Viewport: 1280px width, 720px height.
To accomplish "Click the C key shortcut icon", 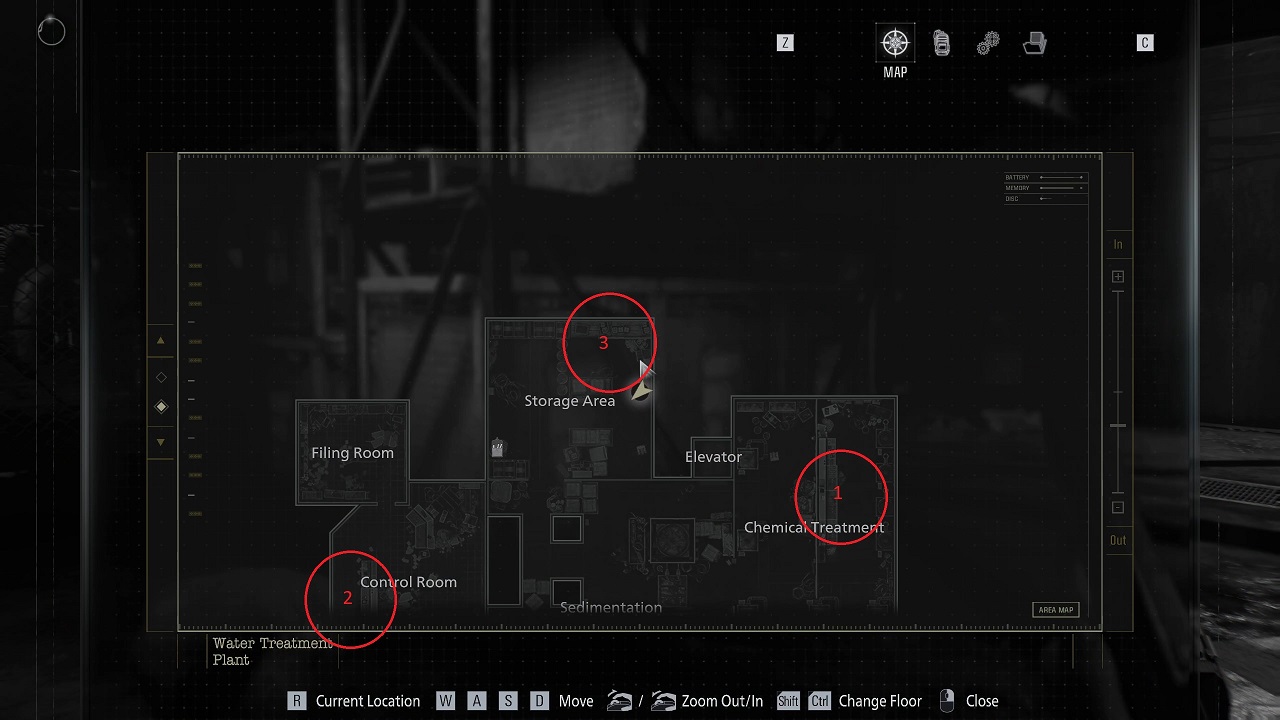I will click(1145, 43).
